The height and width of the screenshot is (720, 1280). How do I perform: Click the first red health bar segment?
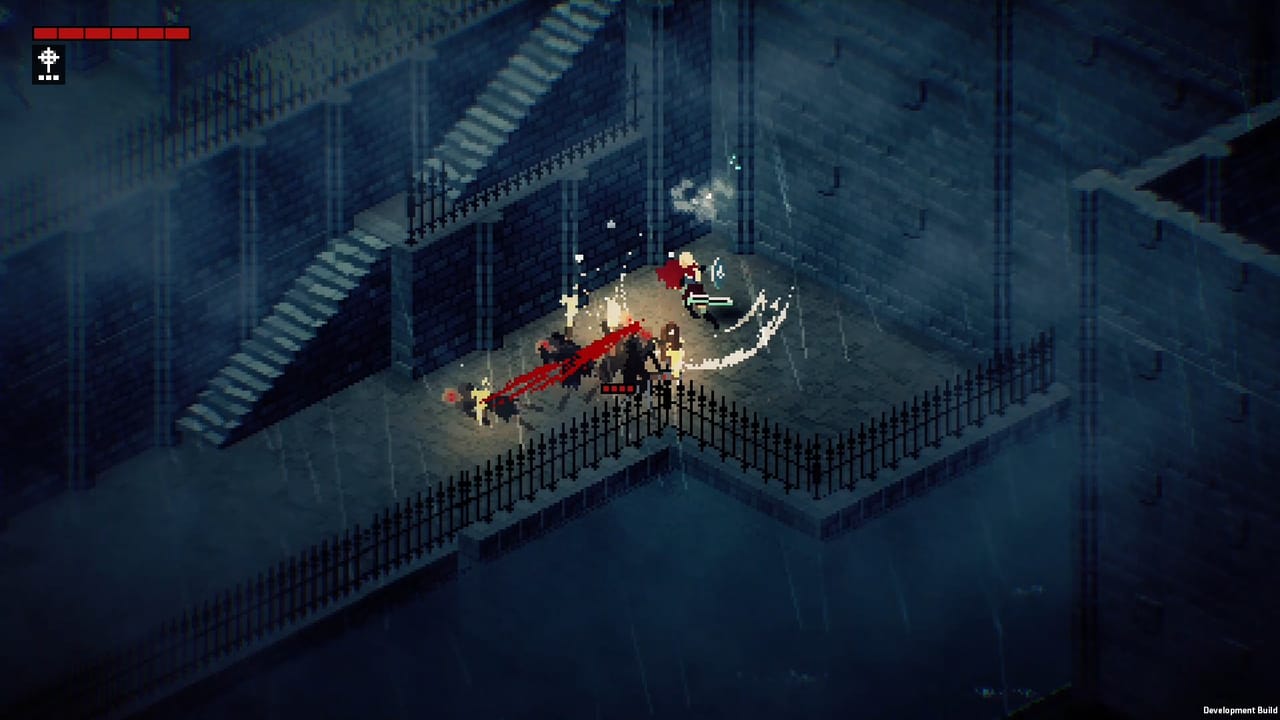[x=46, y=33]
